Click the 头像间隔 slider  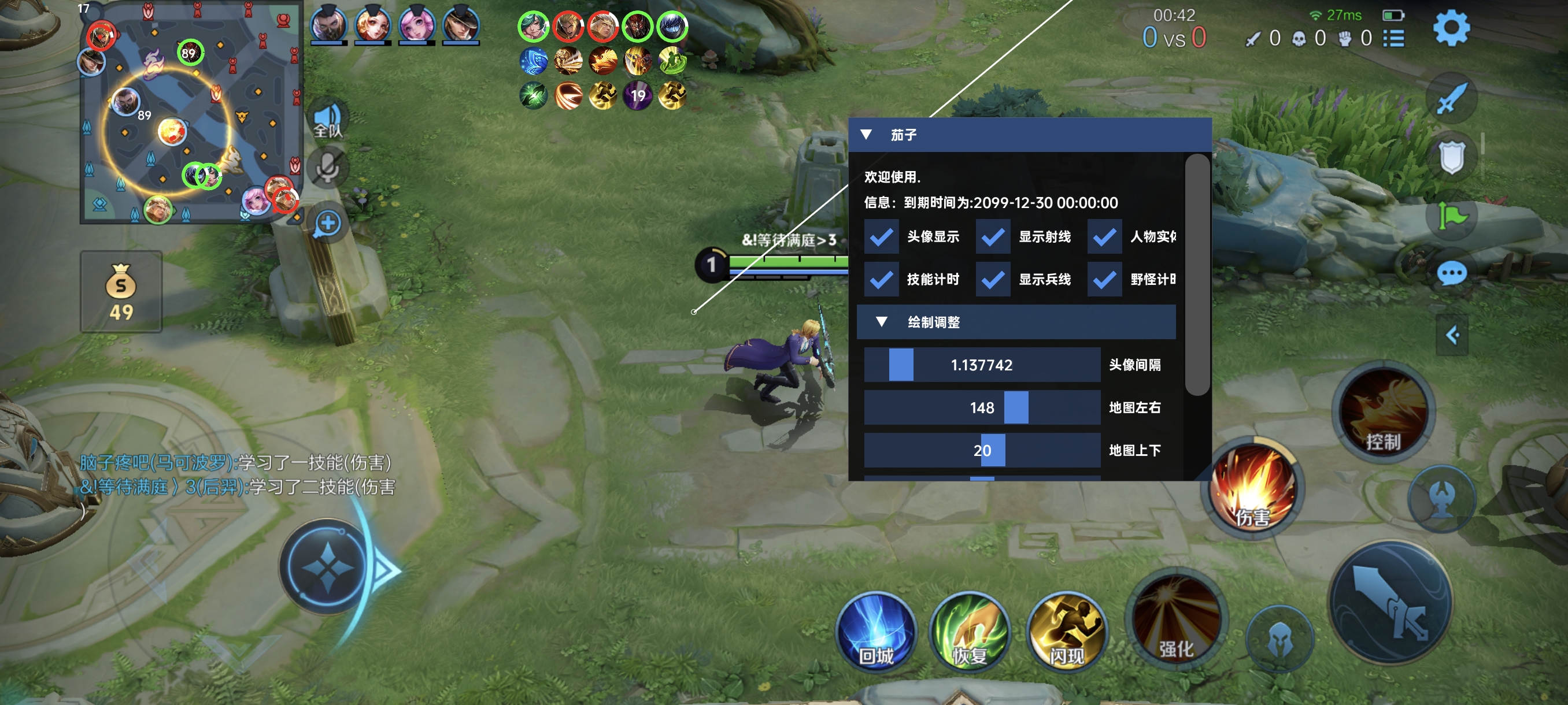pyautogui.click(x=981, y=365)
